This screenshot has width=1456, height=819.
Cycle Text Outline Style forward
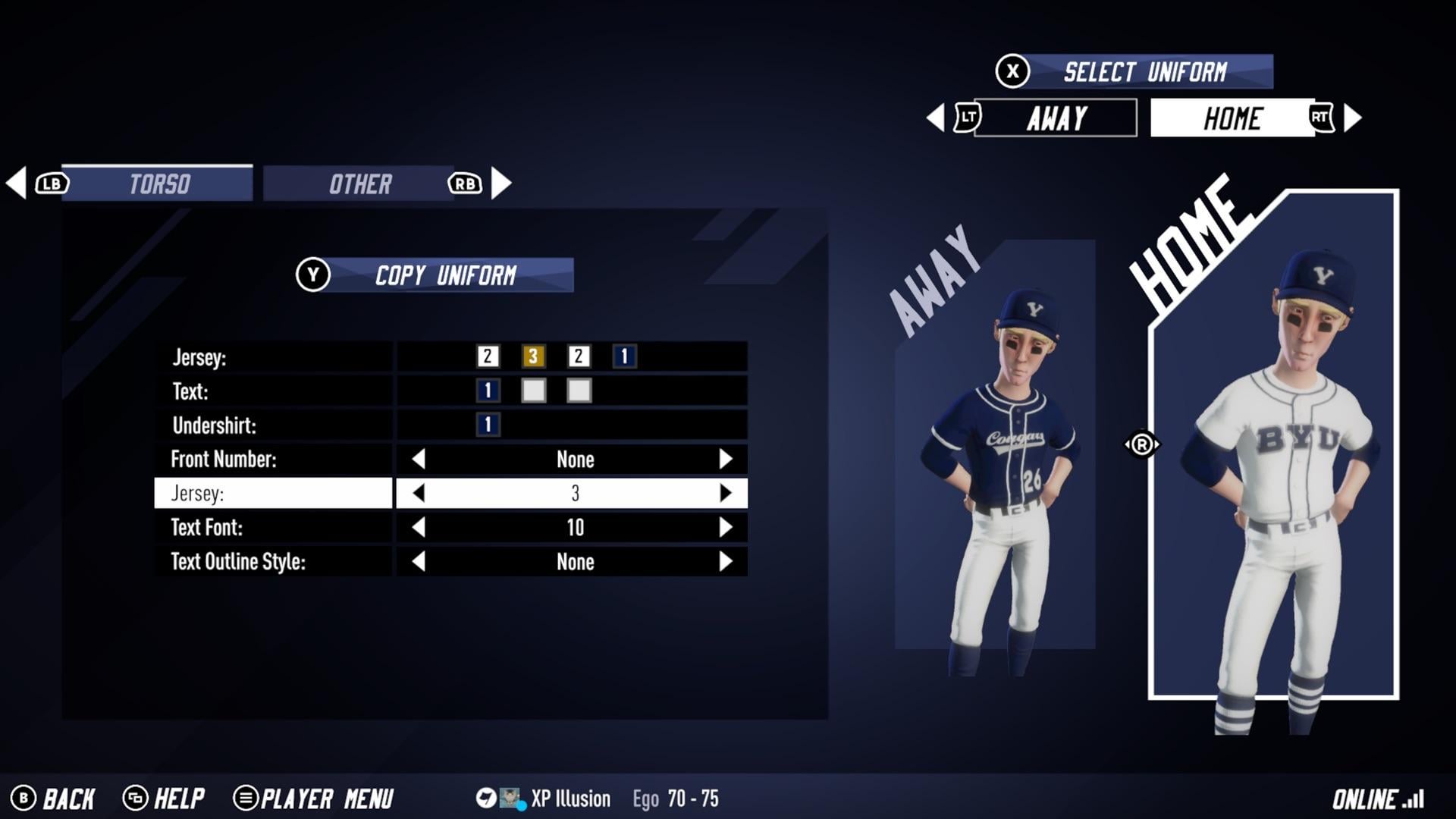(x=725, y=561)
